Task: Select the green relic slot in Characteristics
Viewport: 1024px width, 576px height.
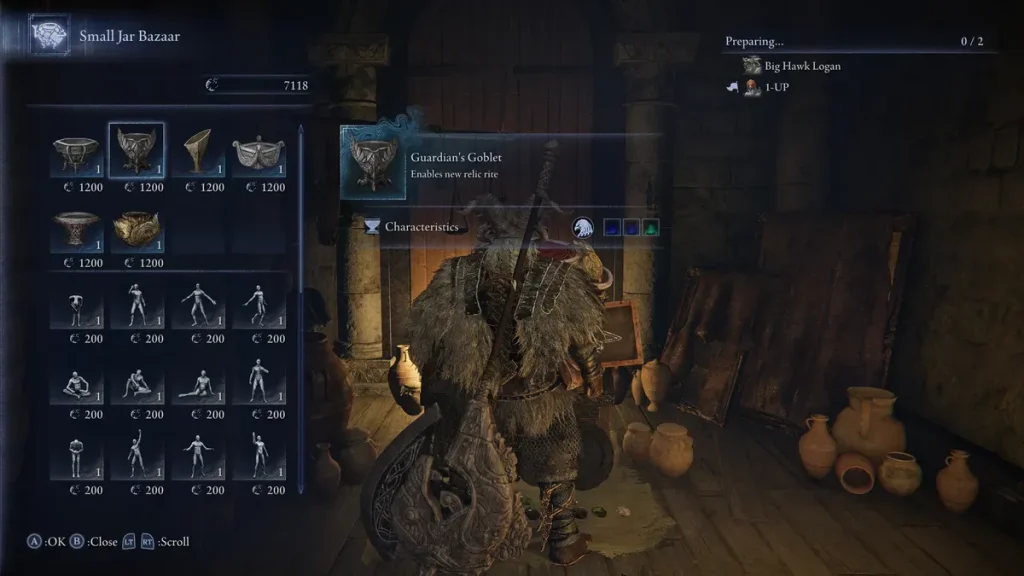Action: 651,227
